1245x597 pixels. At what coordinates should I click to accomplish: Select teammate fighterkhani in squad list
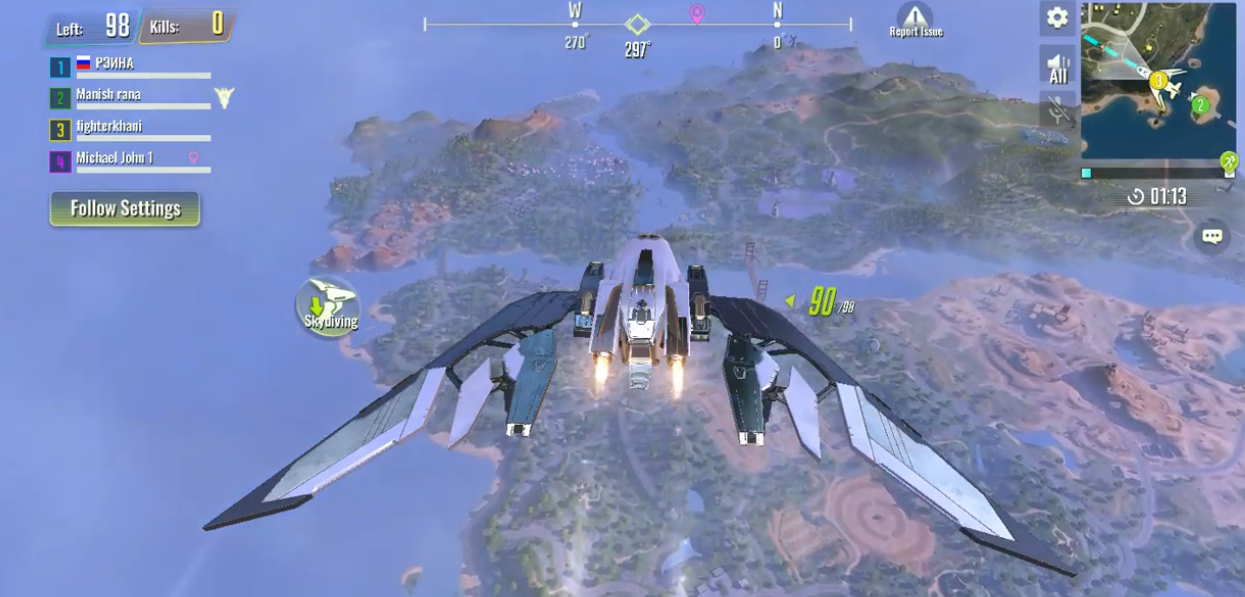[x=130, y=129]
